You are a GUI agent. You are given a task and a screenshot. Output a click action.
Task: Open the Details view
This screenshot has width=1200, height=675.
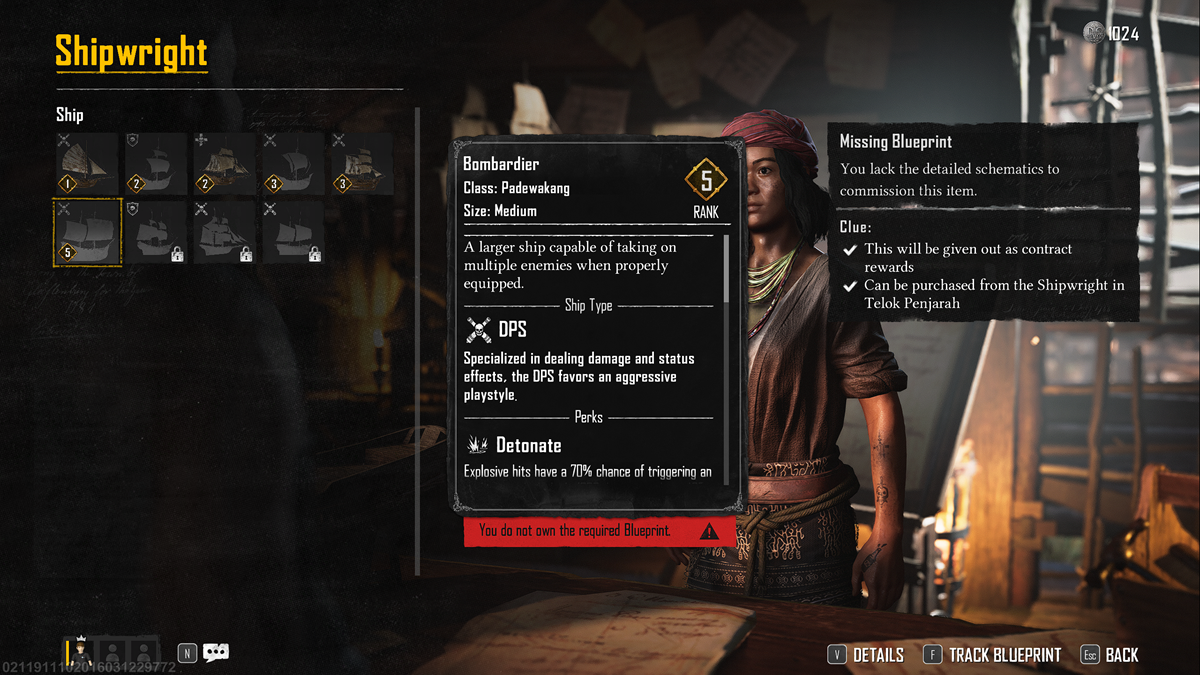(866, 655)
